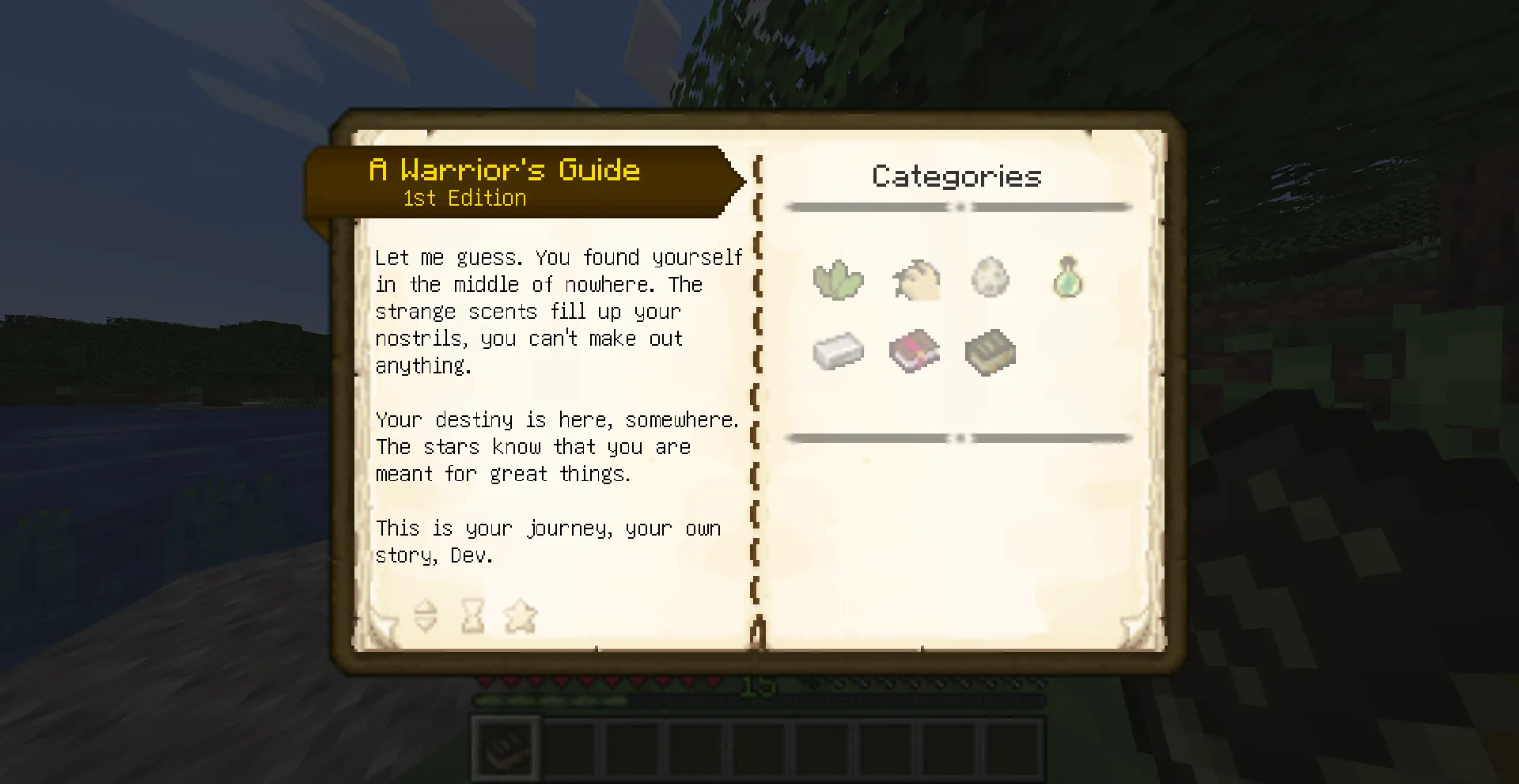Open the green potion bottle category
Screen dimensions: 1519x784
(1066, 277)
